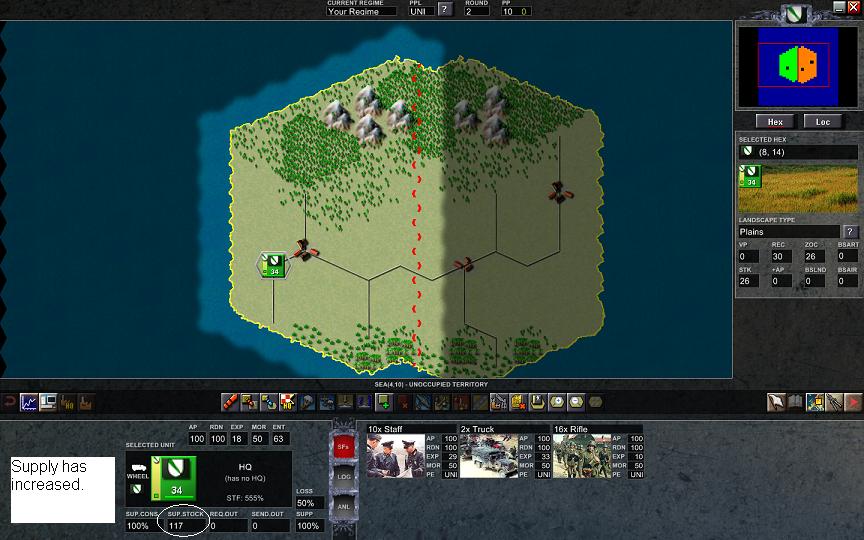Click the red undo arrow toolbar icon
Screen dimensions: 864x540
tap(9, 402)
